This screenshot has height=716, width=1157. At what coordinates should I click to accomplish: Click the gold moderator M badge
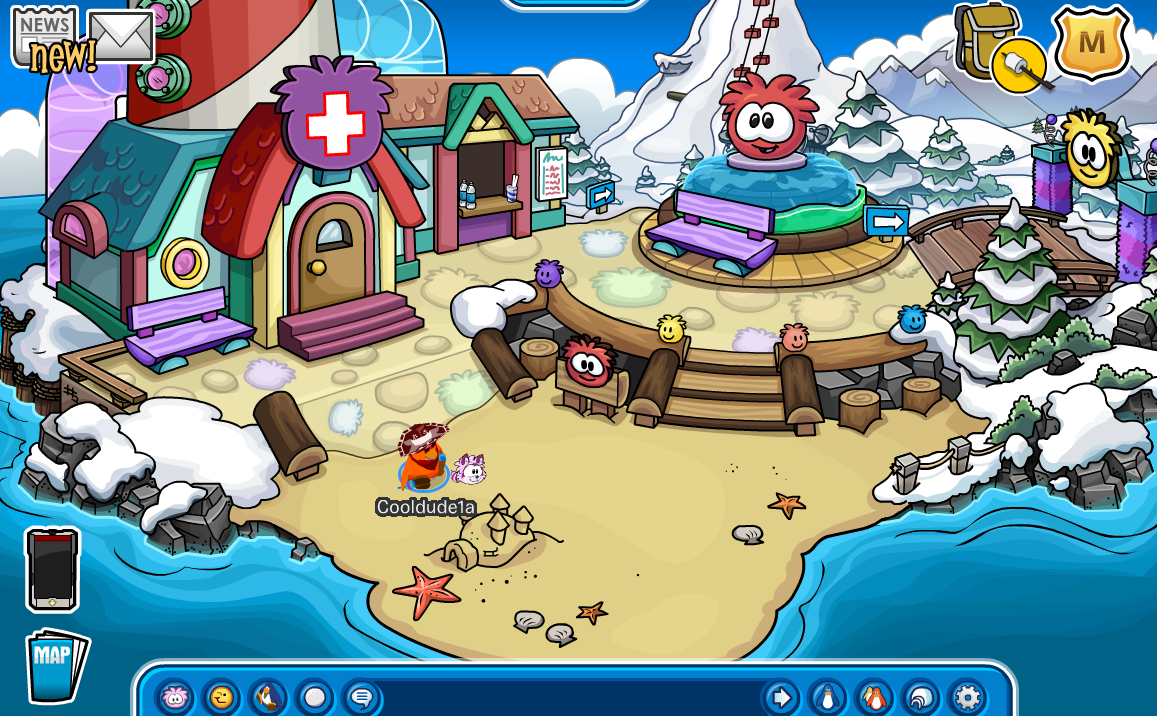pyautogui.click(x=1092, y=43)
